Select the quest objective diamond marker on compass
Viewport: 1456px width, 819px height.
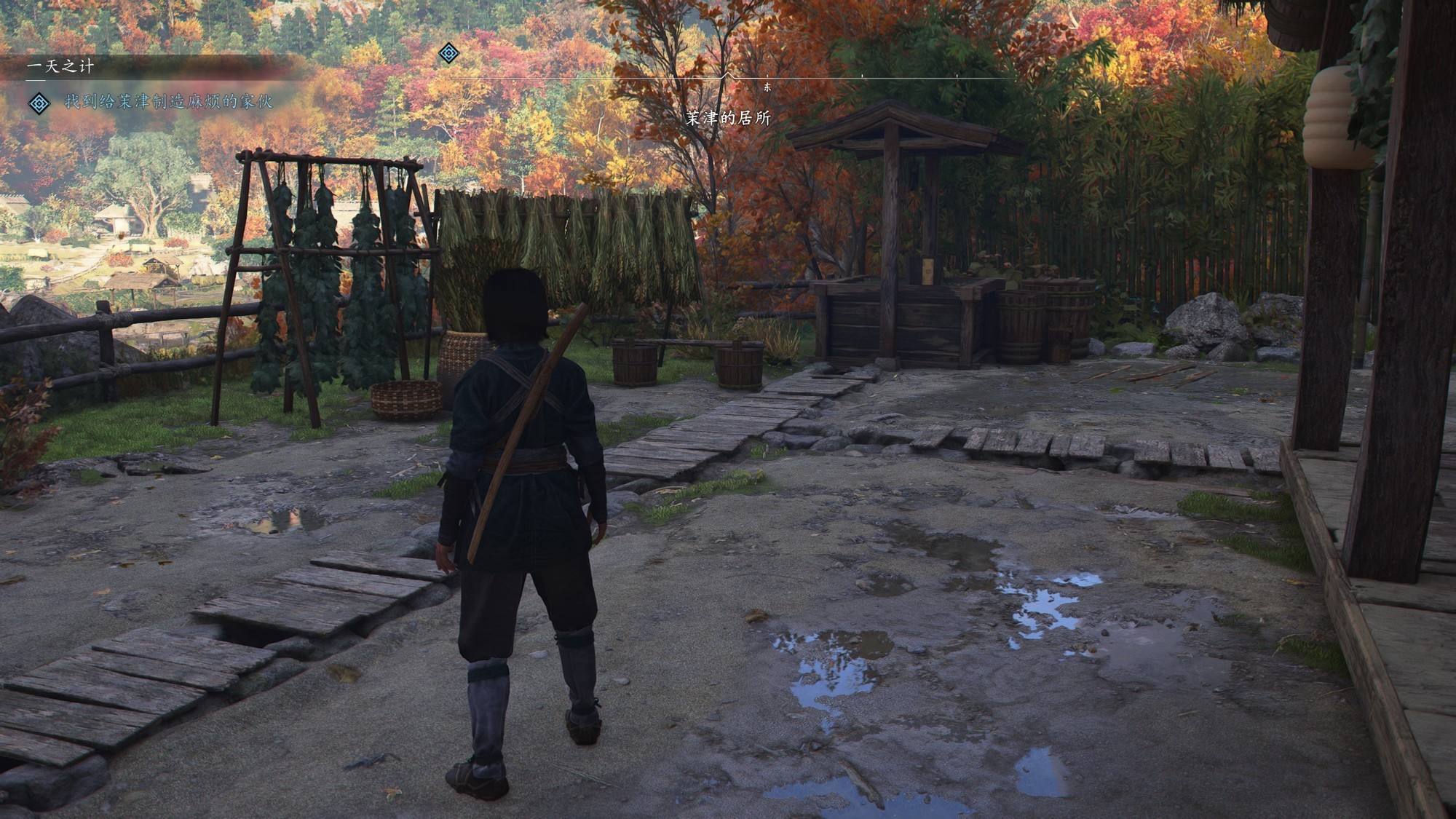449,53
